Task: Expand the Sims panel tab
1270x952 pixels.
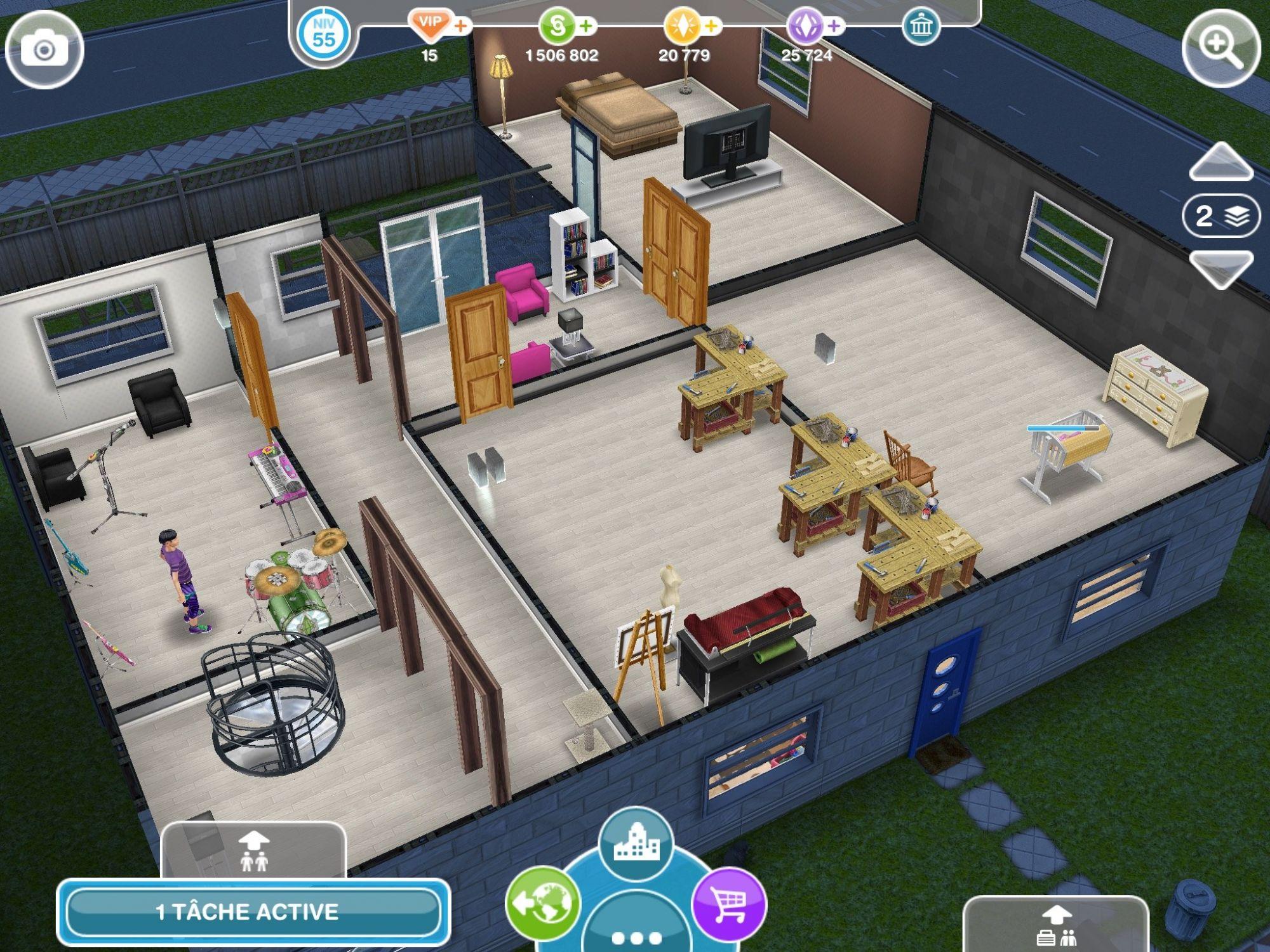Action: click(253, 850)
